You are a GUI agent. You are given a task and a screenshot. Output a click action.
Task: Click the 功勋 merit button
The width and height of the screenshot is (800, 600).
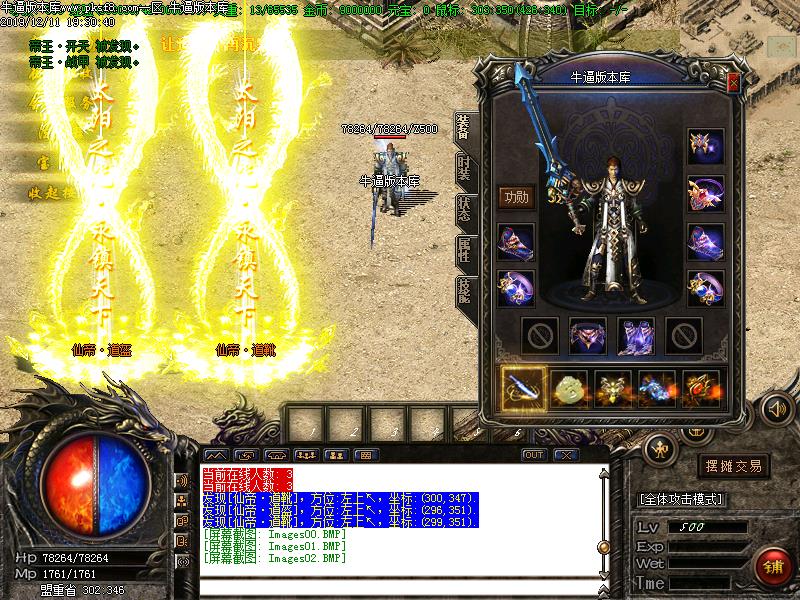(516, 196)
